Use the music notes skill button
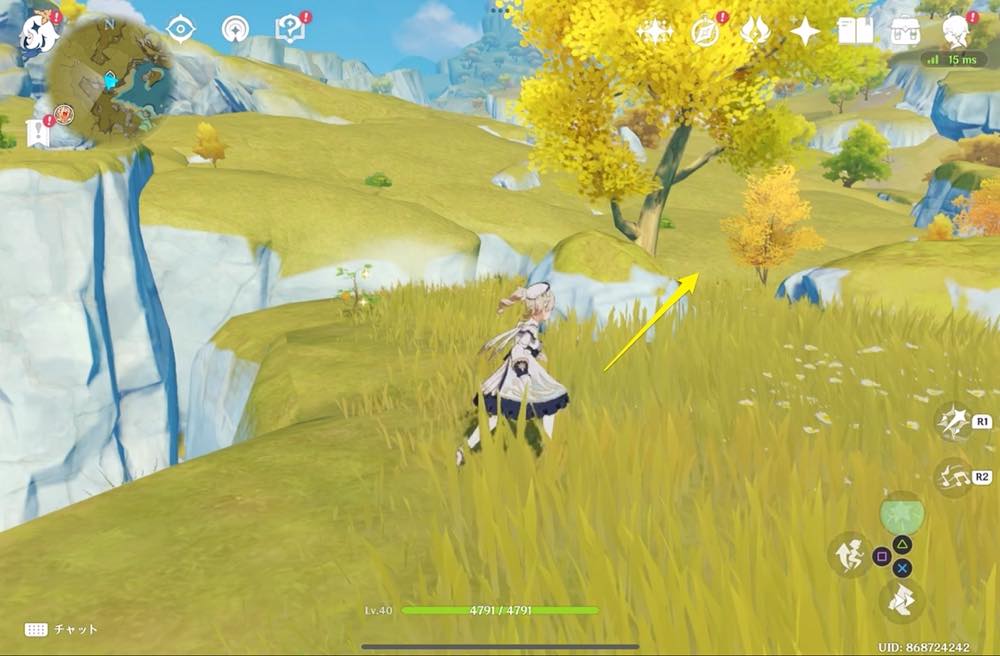 coord(951,477)
